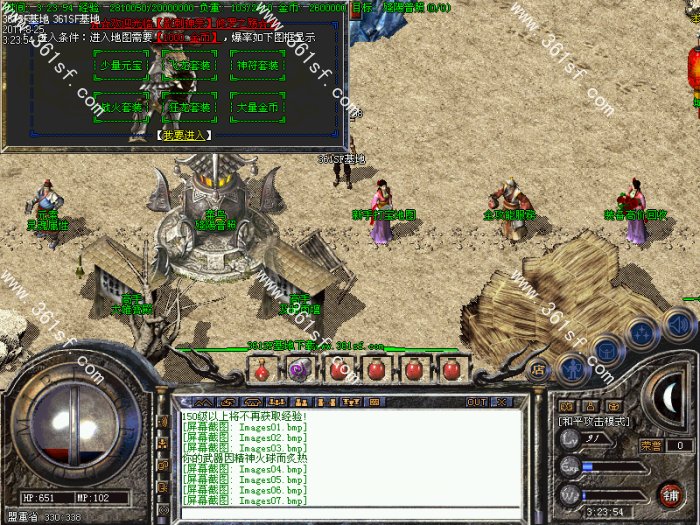The height and width of the screenshot is (525, 700).
Task: Click the round red 铺 stall button
Action: click(x=671, y=494)
